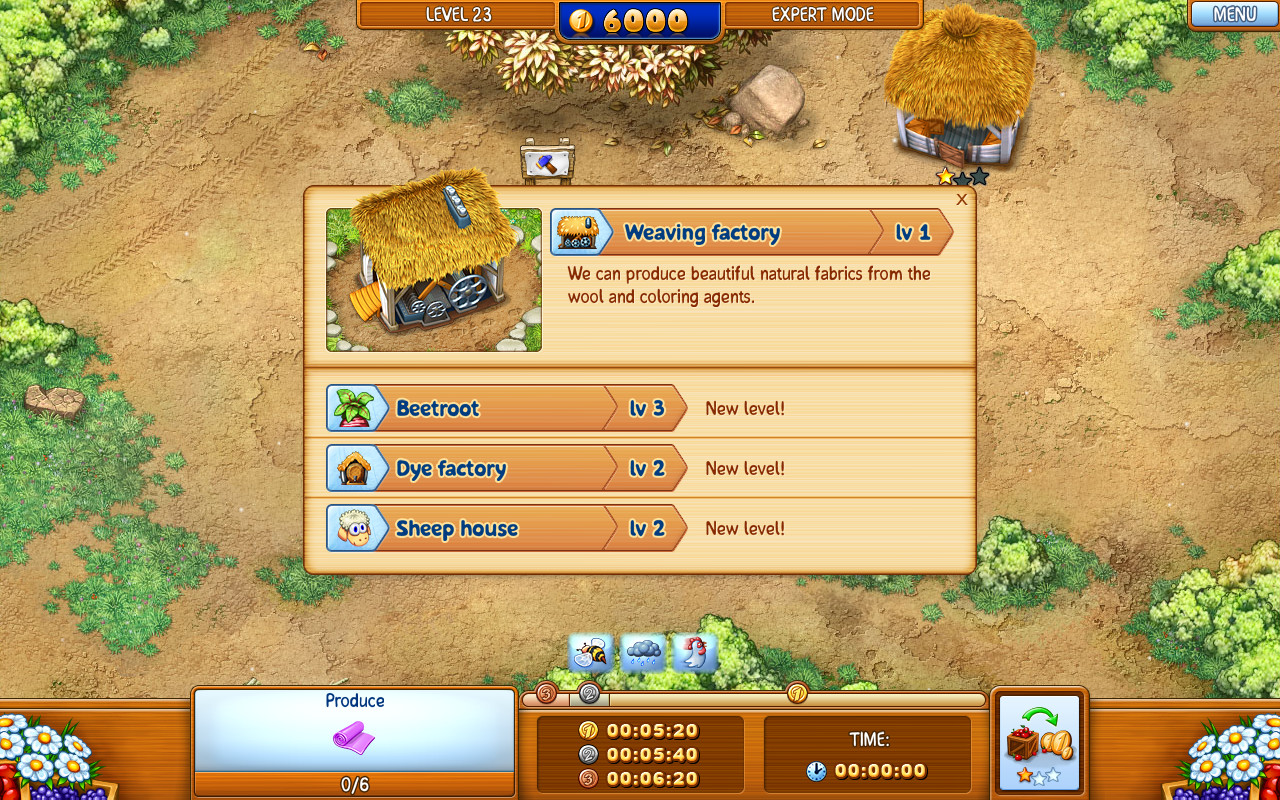Close the Weaving factory dialog
The width and height of the screenshot is (1280, 800).
click(961, 199)
